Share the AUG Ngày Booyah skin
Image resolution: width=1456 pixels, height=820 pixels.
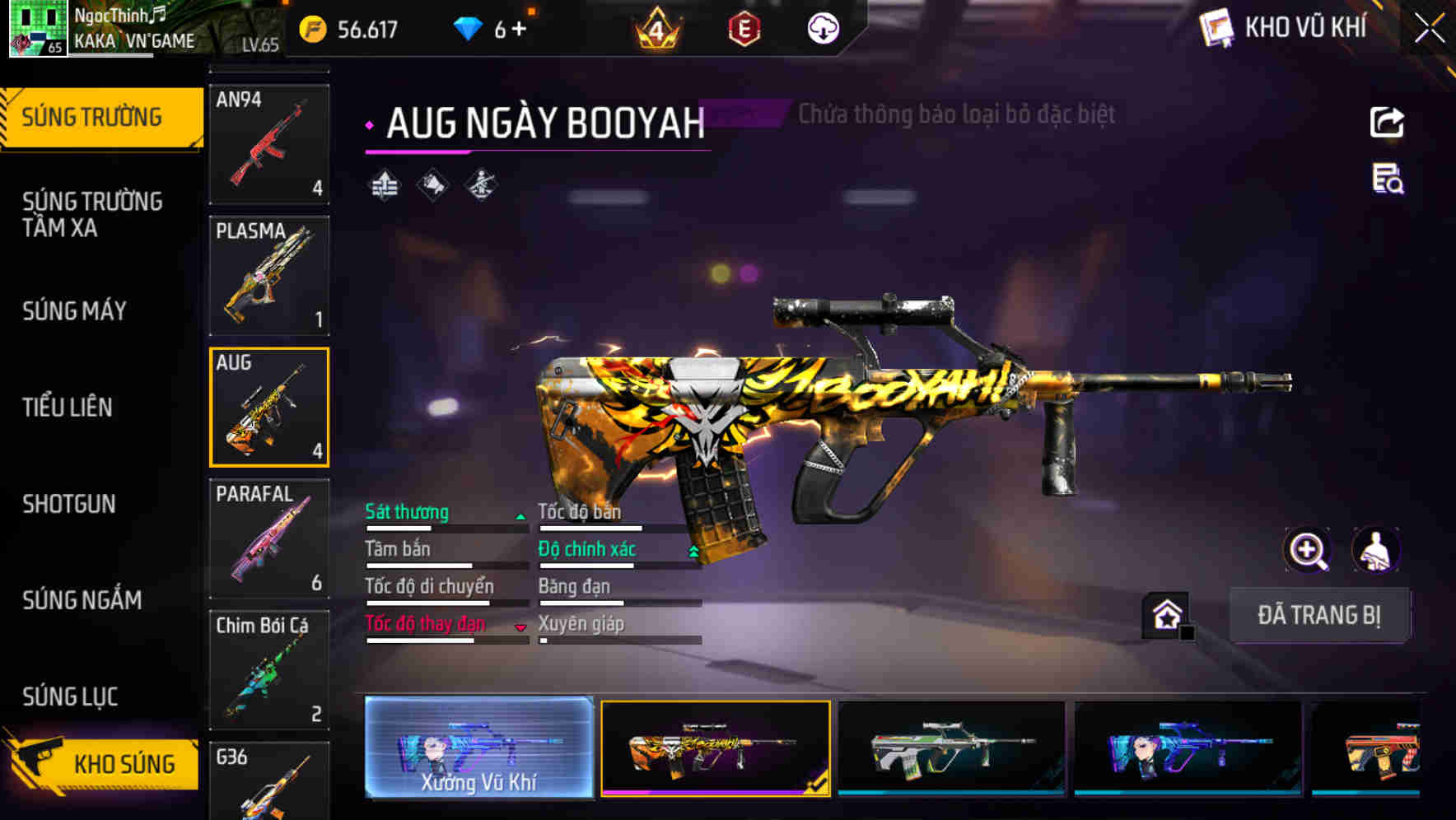point(1387,123)
